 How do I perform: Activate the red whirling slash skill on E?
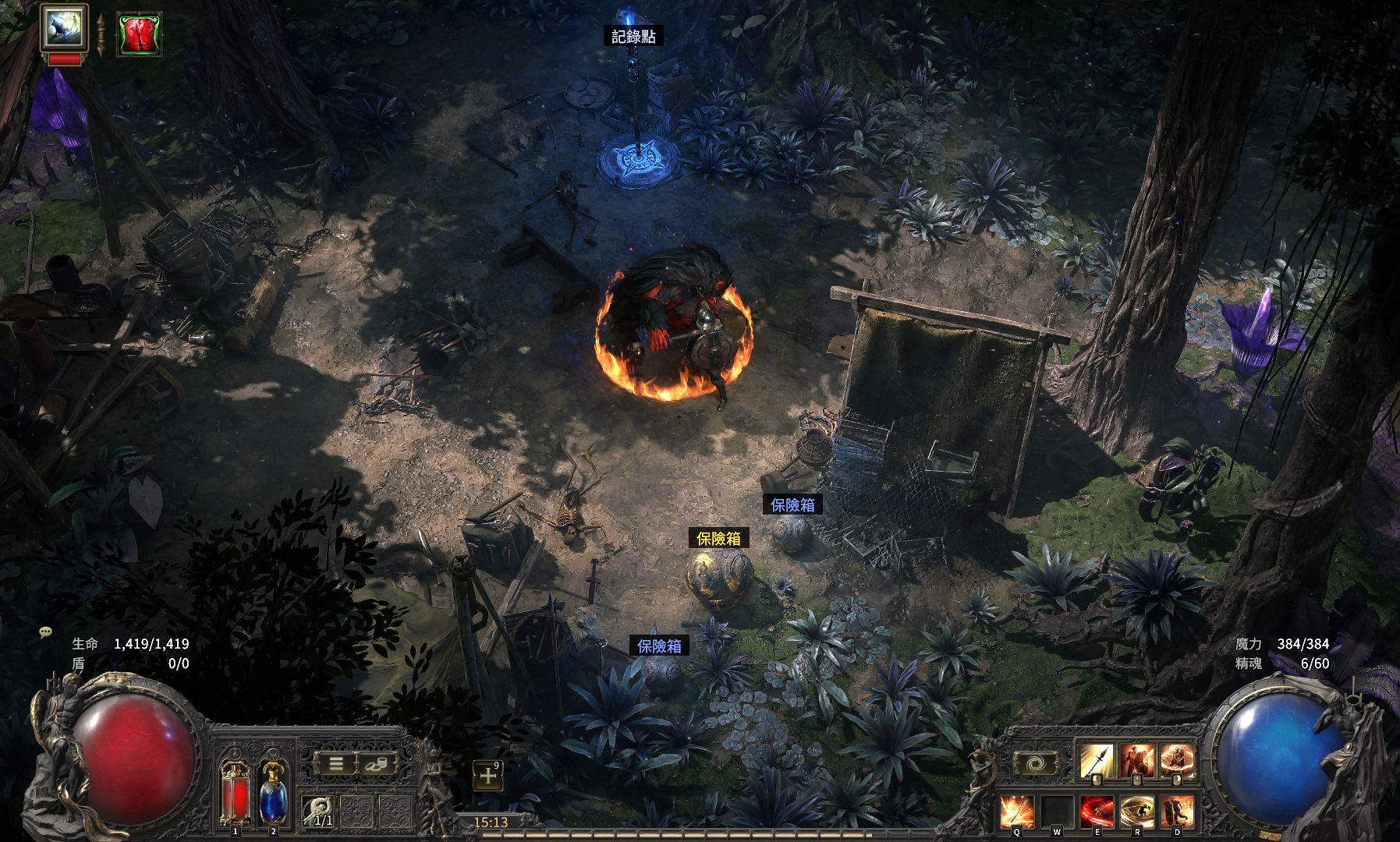click(x=1097, y=812)
